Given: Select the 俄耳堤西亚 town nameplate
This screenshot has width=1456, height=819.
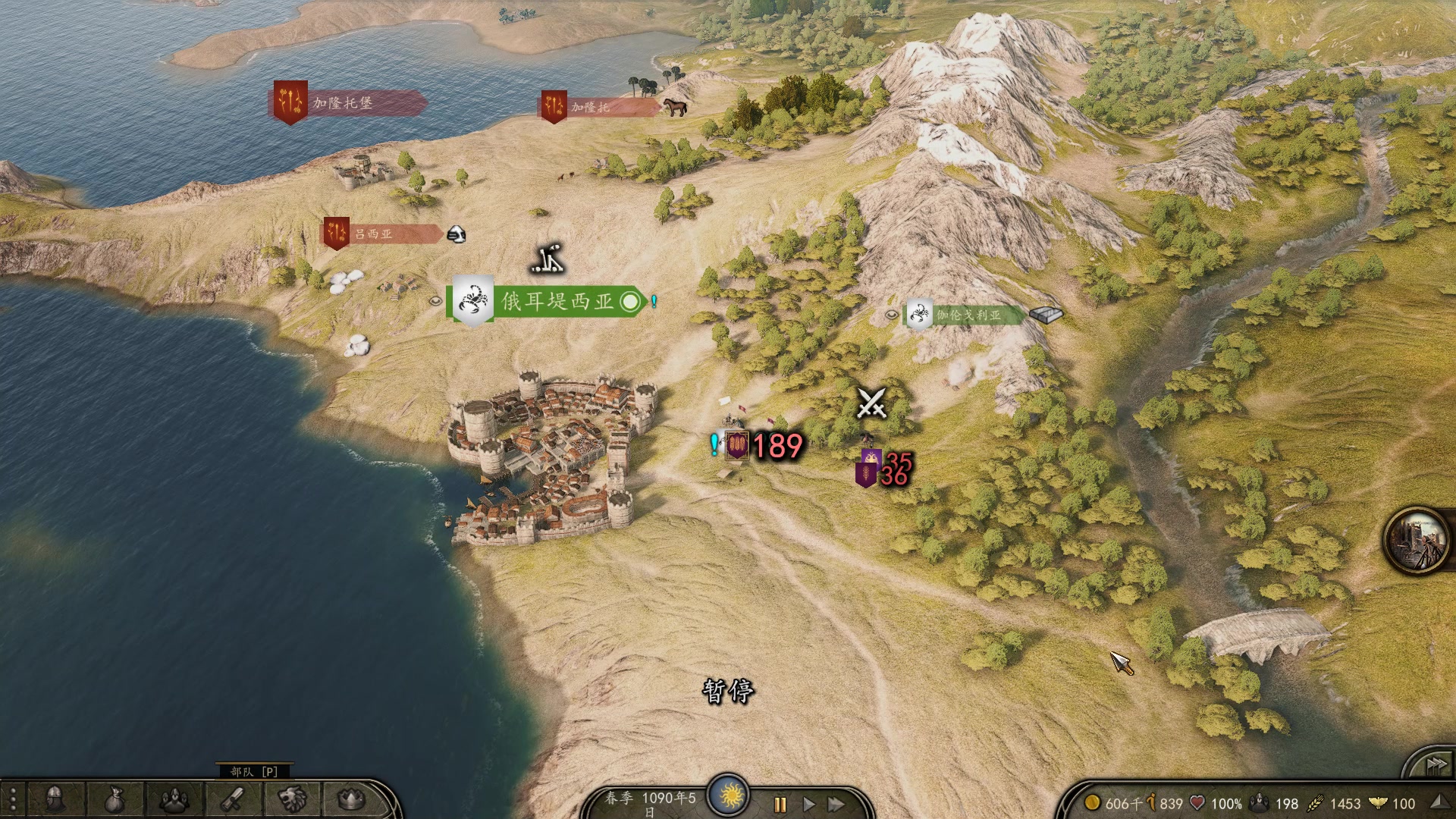Looking at the screenshot, I should [x=557, y=302].
